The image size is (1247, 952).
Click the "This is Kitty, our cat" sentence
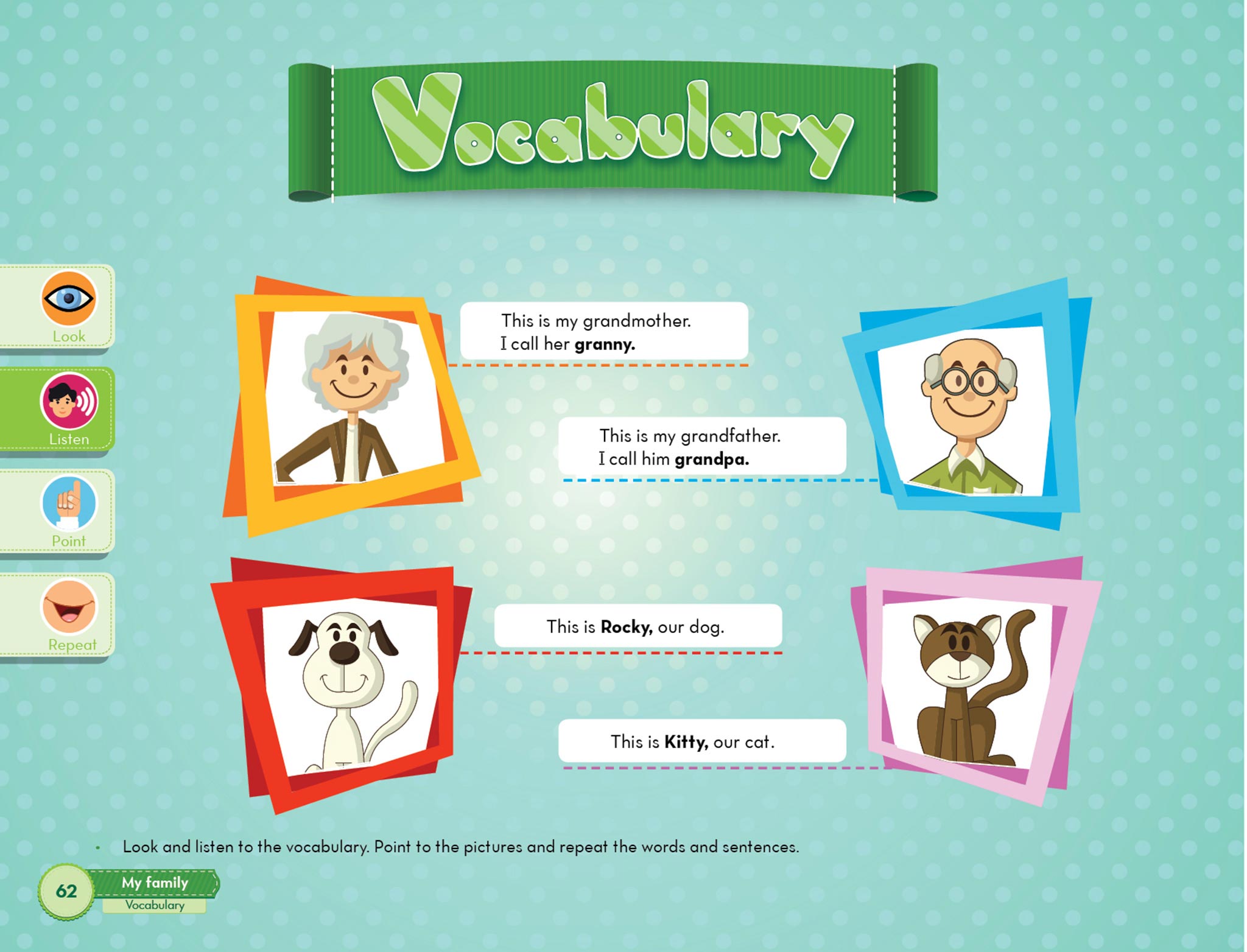[x=702, y=741]
